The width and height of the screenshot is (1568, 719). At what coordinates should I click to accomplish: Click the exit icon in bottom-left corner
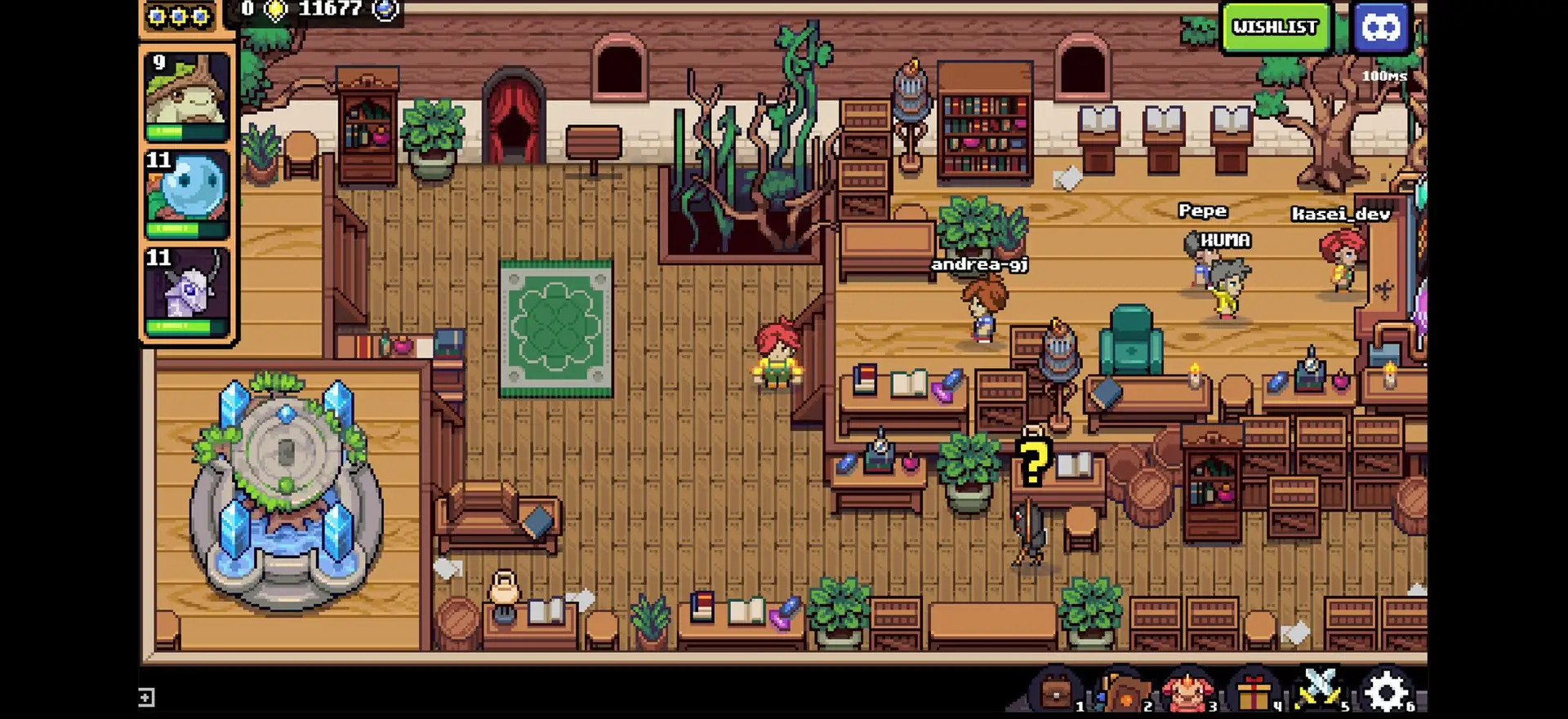point(146,697)
